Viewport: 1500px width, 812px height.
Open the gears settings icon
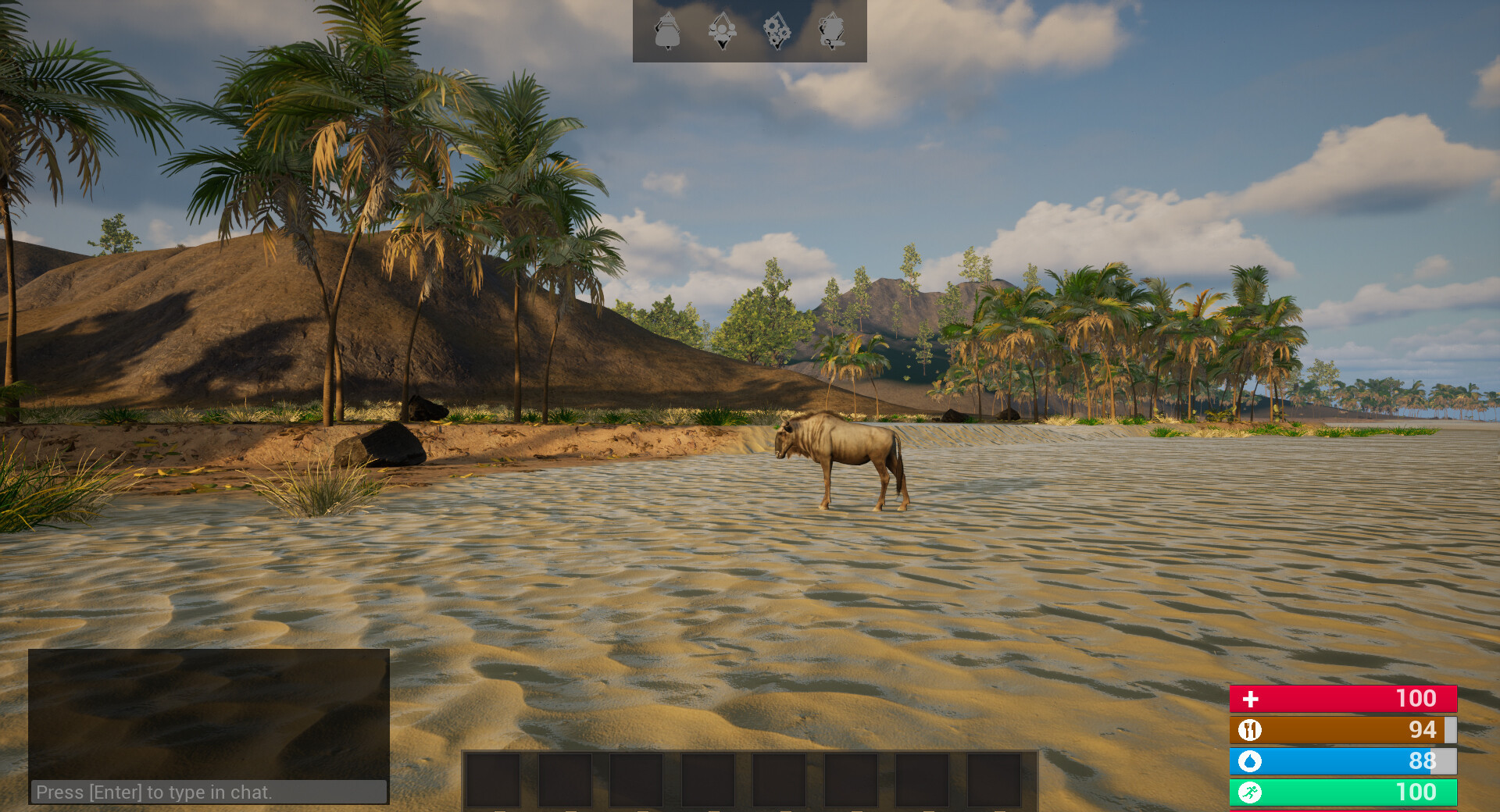point(777,31)
